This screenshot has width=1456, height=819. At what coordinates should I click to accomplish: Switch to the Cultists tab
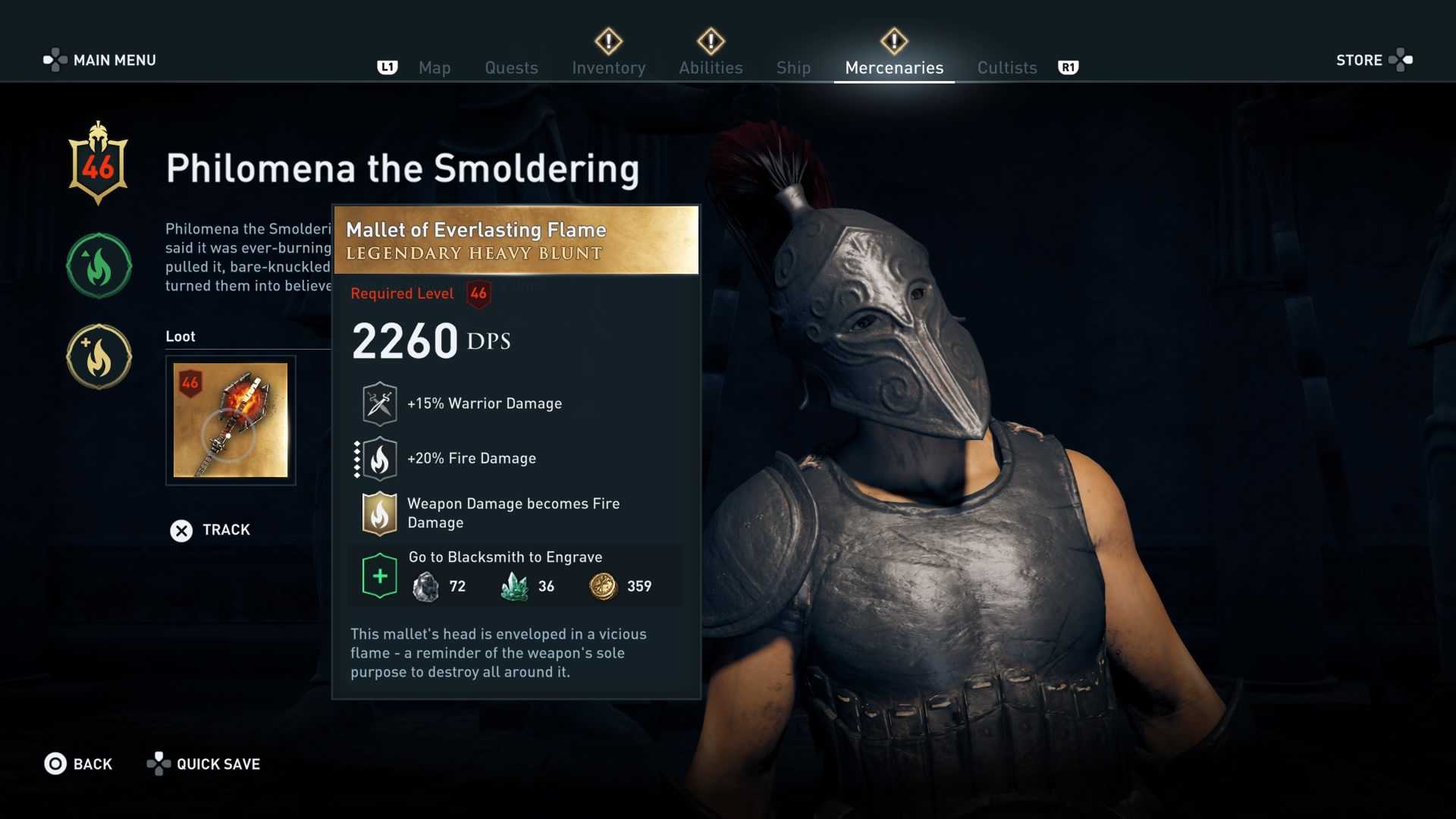click(1006, 67)
